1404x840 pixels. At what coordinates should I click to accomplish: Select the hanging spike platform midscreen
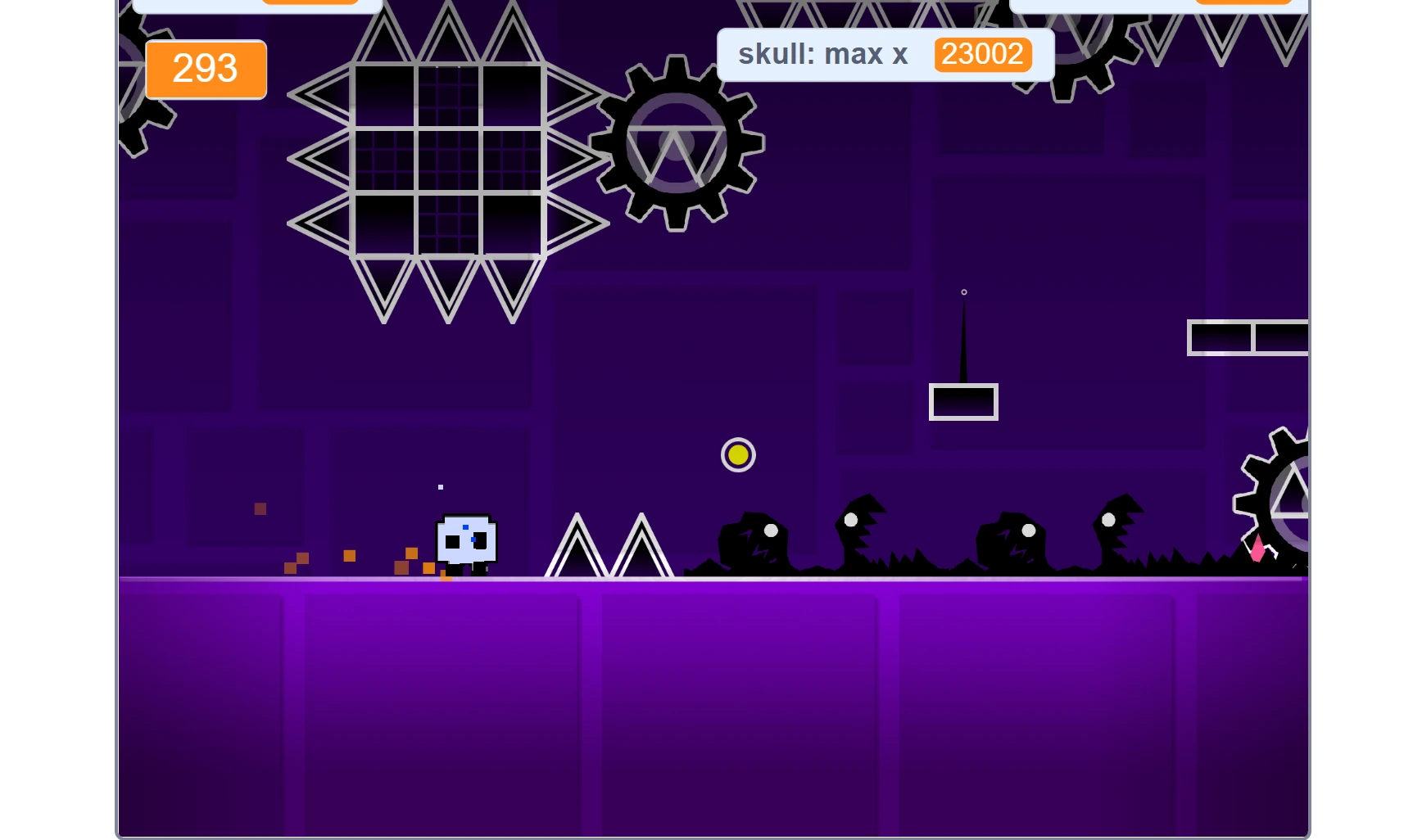[x=963, y=400]
